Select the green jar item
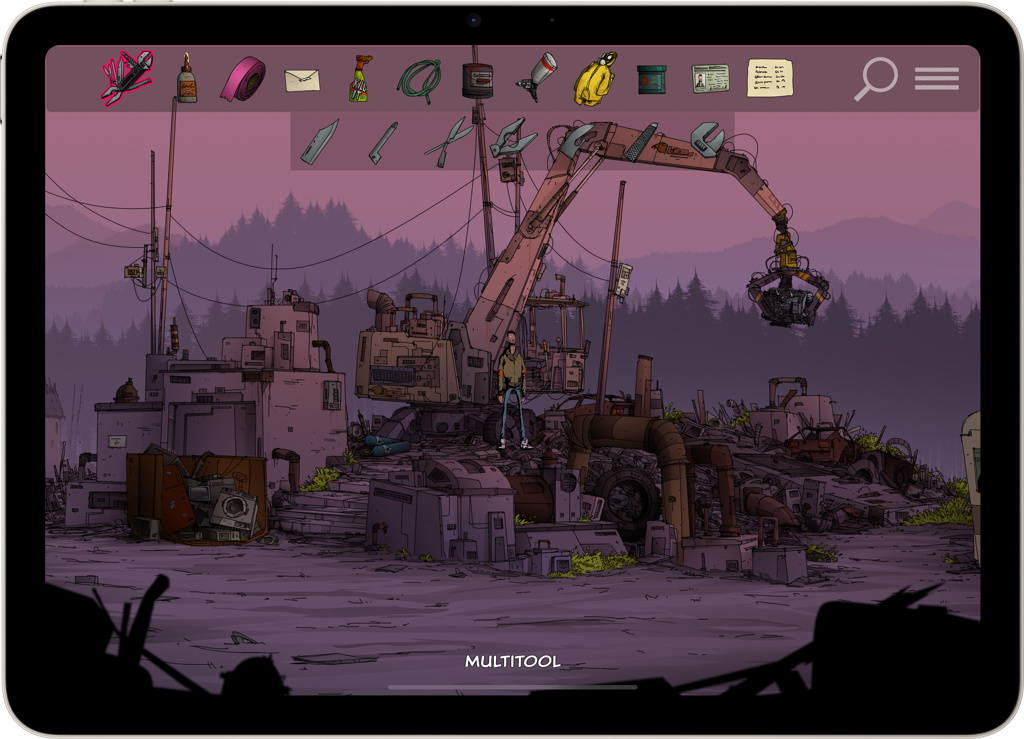The width and height of the screenshot is (1024, 739). click(651, 79)
